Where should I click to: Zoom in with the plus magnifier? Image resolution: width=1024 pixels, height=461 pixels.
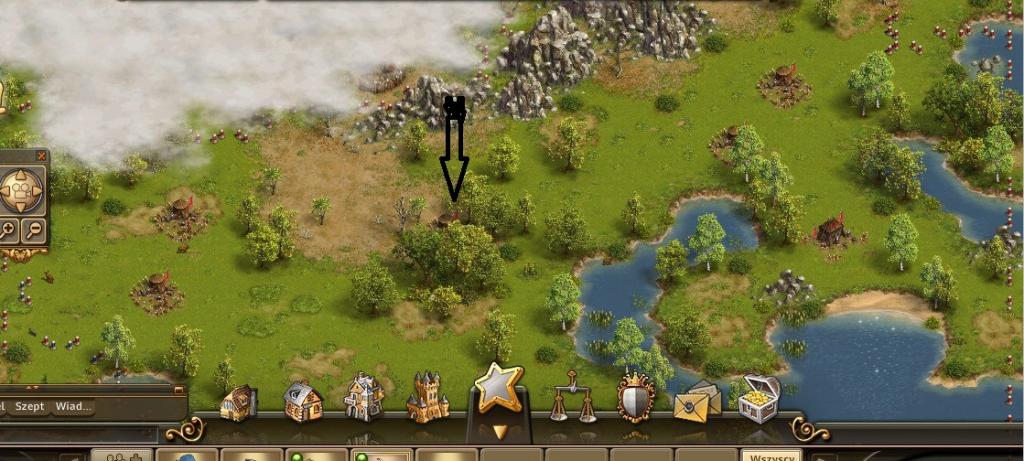click(x=6, y=231)
